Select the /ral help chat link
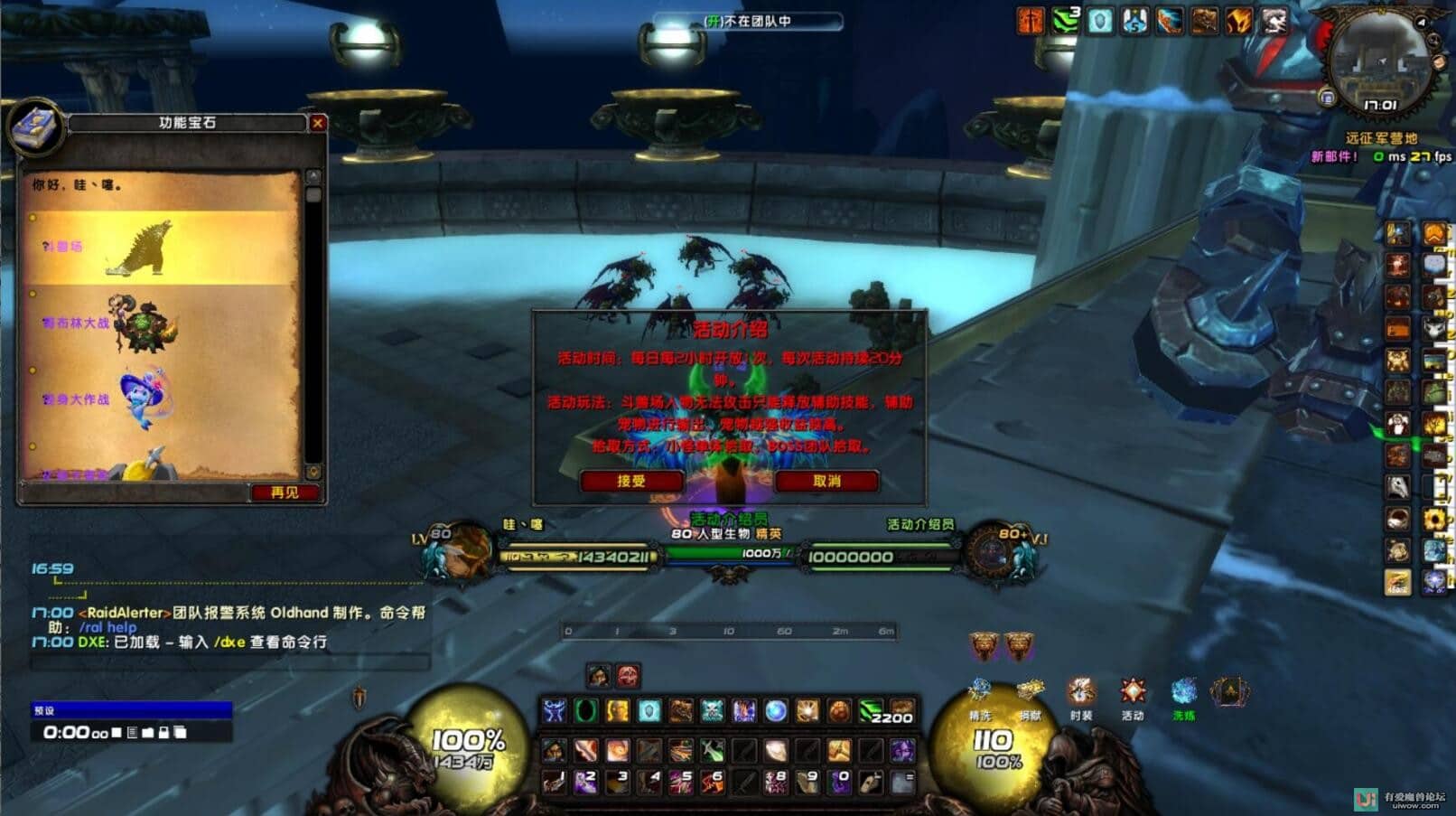The height and width of the screenshot is (816, 1456). (107, 627)
